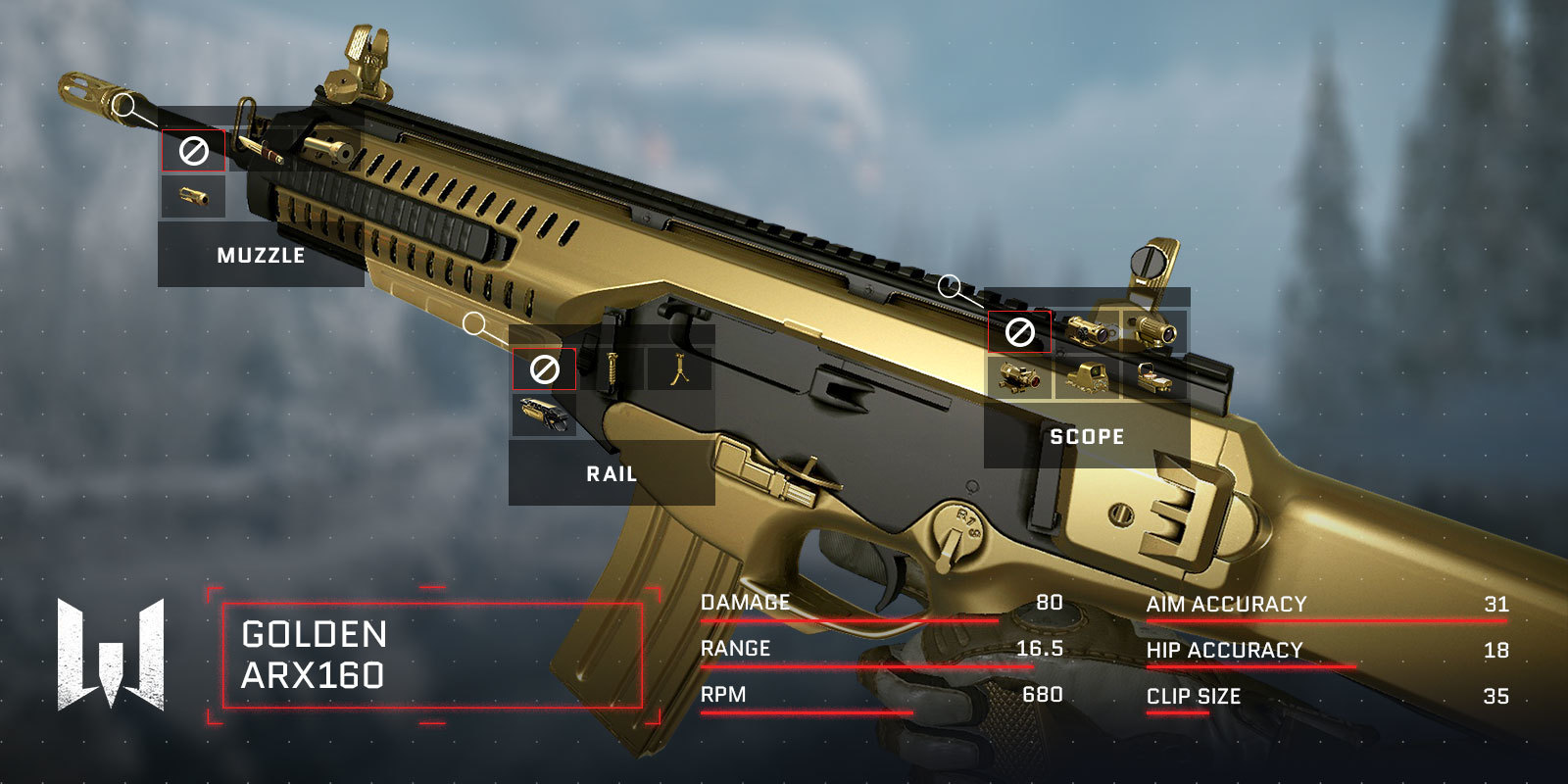1568x784 pixels.
Task: Select the handguard attachment in the Rail panel
Action: tap(544, 415)
